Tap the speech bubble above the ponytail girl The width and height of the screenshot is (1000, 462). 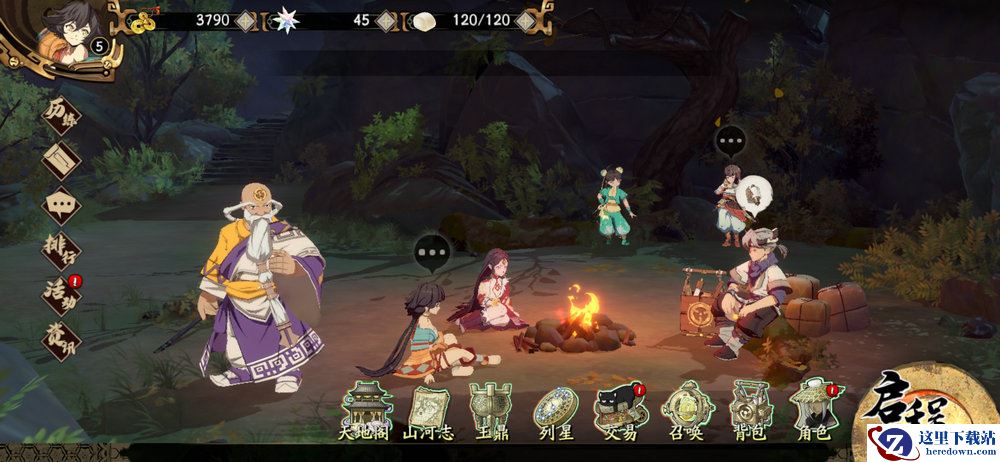[x=432, y=253]
